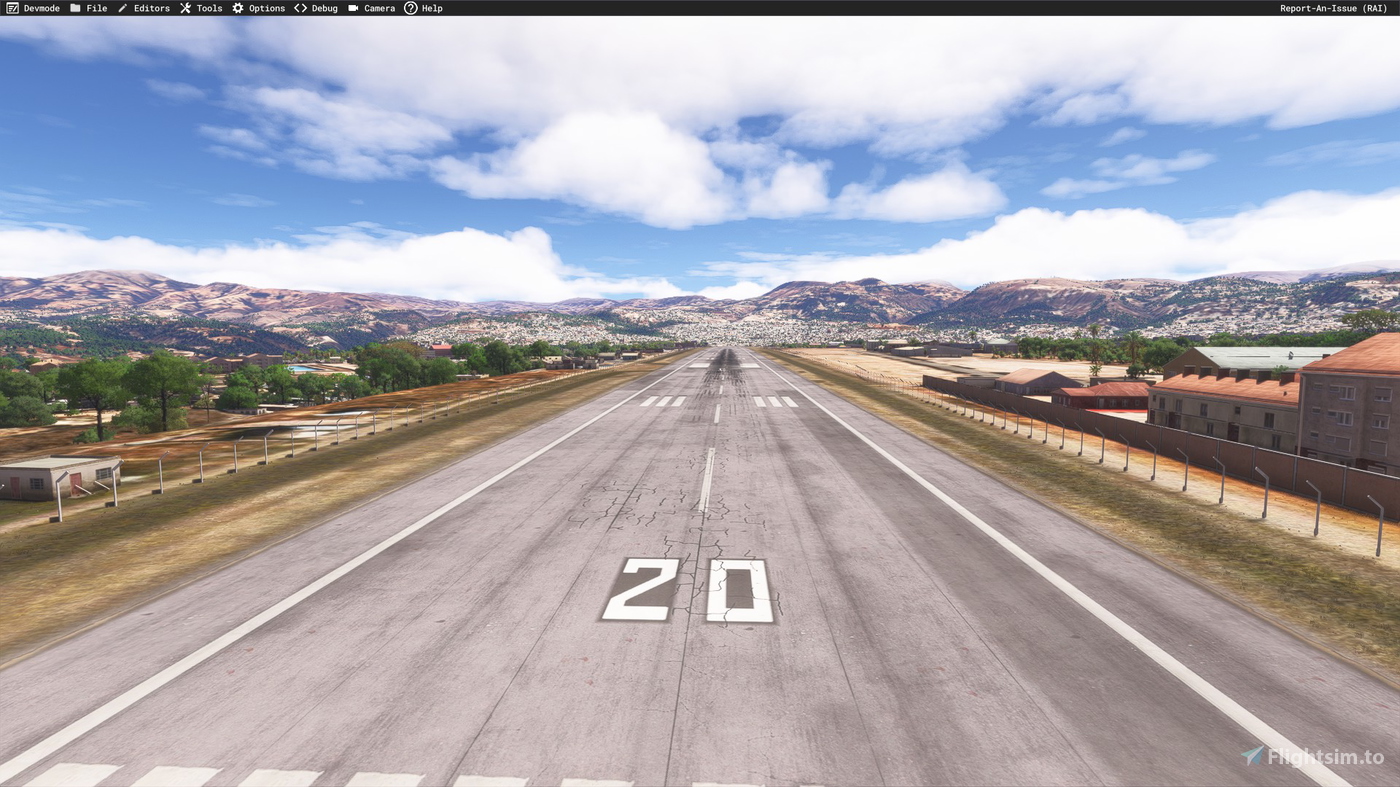The height and width of the screenshot is (787, 1400).
Task: Click the Devmode label in the menu bar
Action: pyautogui.click(x=41, y=7)
